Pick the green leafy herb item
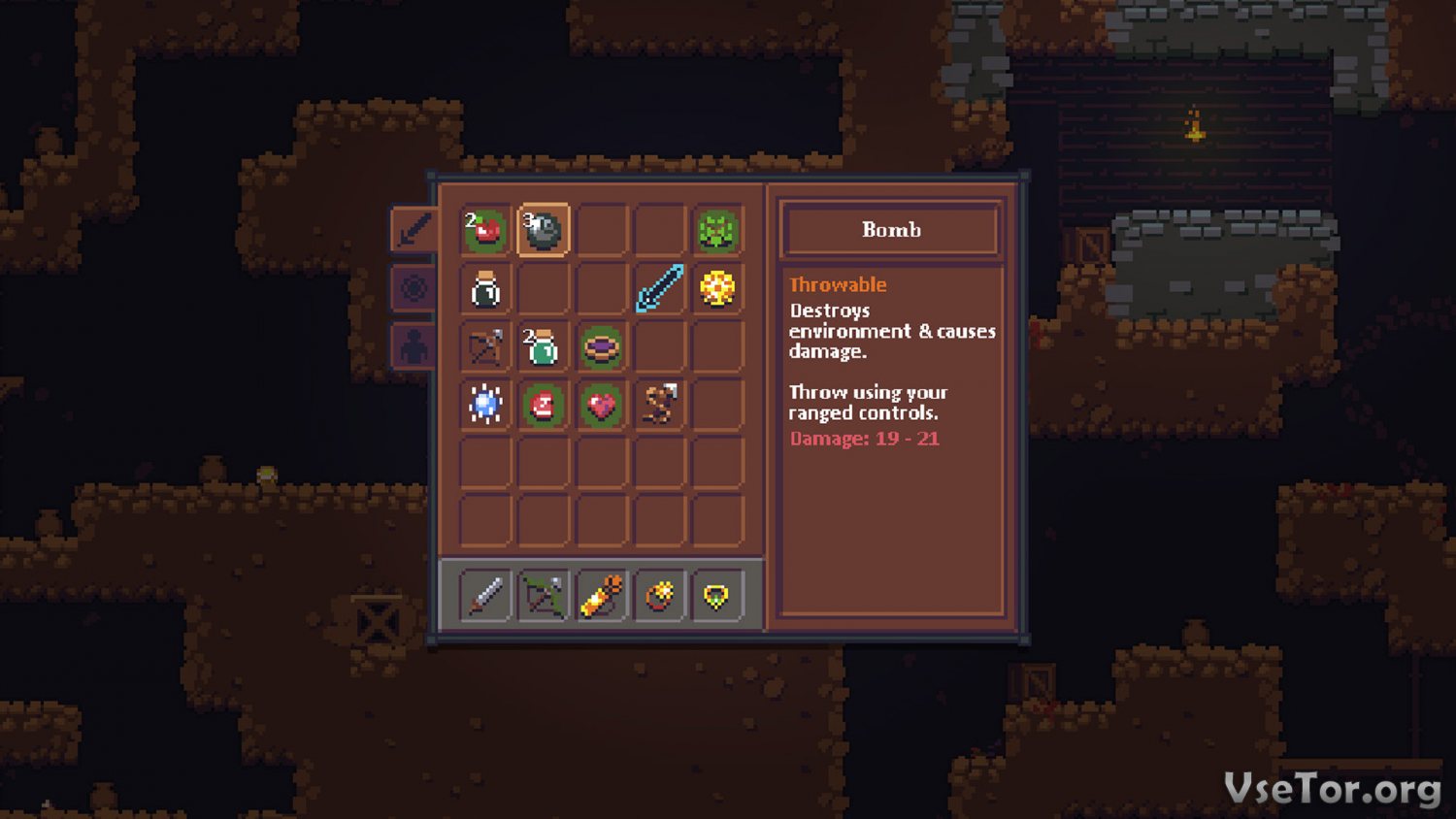The width and height of the screenshot is (1456, 819). tap(717, 230)
